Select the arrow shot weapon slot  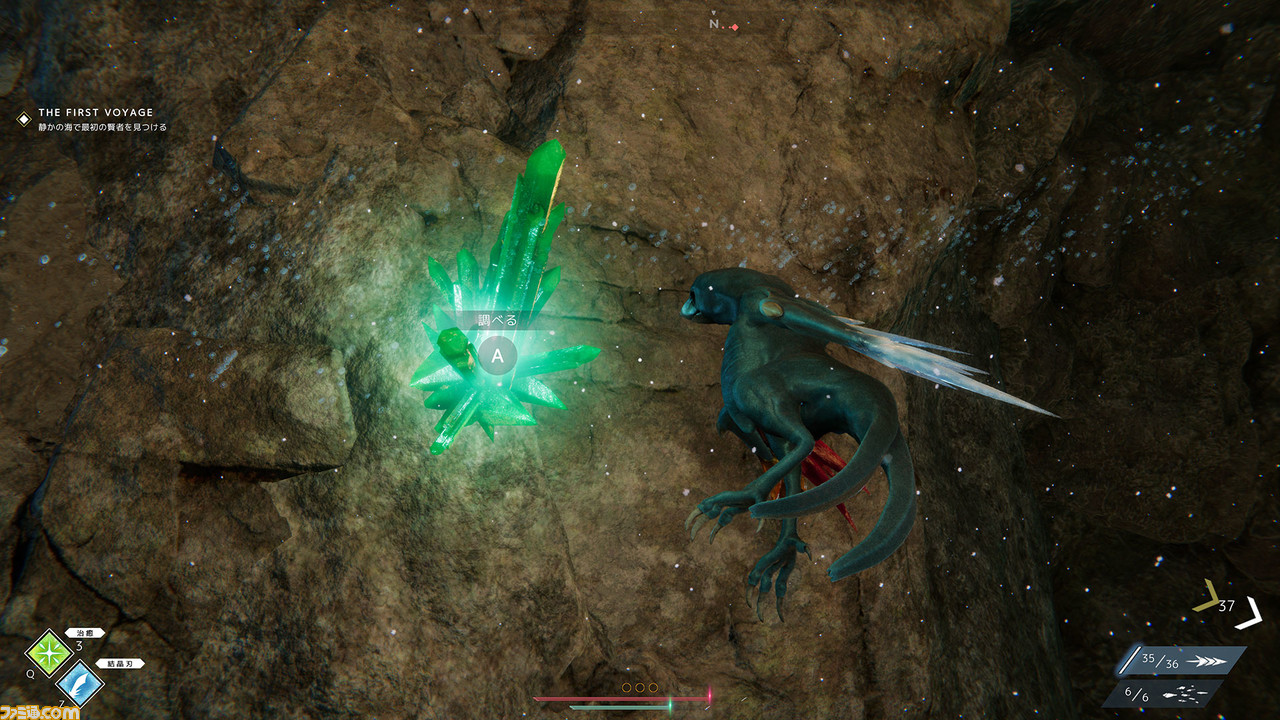[x=1181, y=661]
